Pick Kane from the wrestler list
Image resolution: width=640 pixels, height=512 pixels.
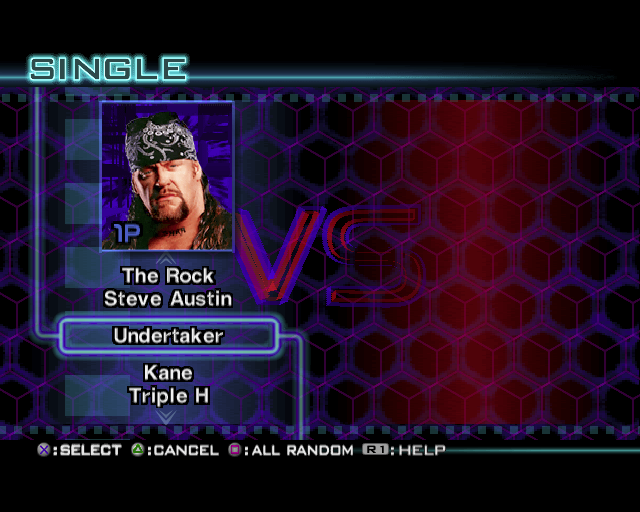[x=168, y=374]
